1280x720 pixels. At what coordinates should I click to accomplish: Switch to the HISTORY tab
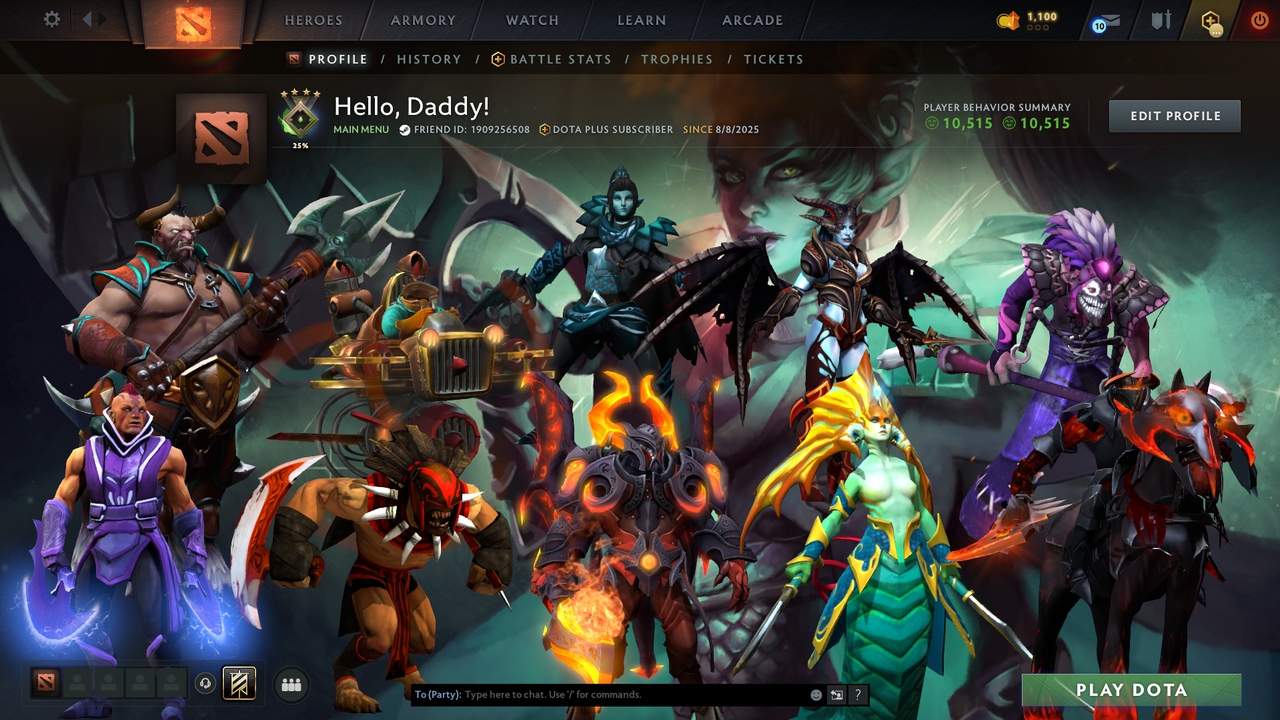pyautogui.click(x=429, y=59)
